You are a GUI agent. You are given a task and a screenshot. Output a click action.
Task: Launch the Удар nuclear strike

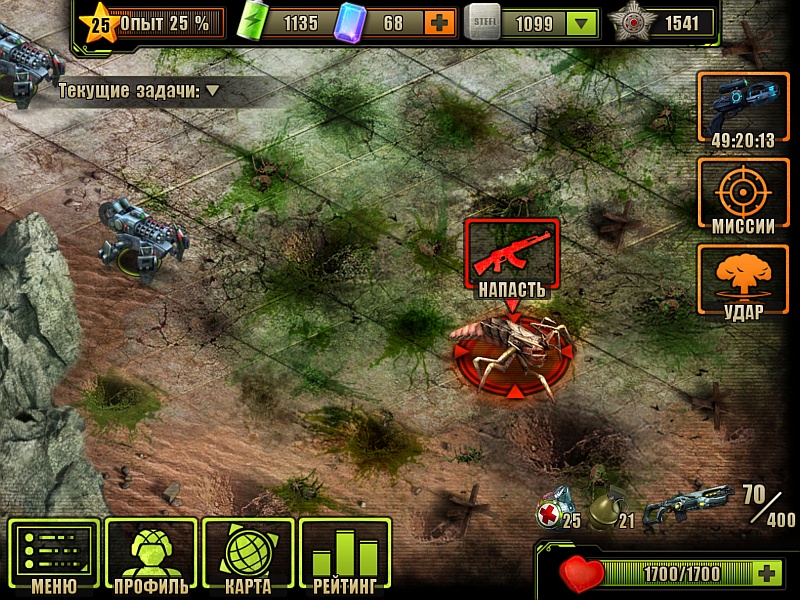pos(743,283)
